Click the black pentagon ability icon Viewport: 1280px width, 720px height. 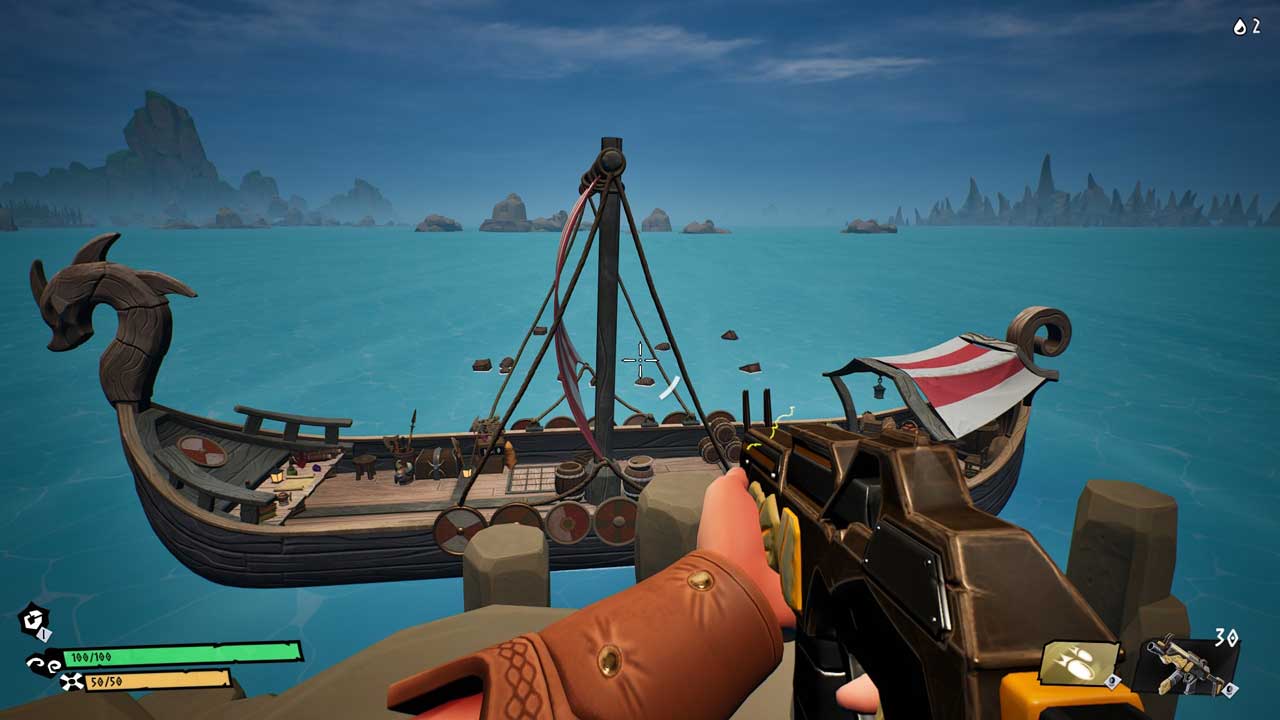point(33,621)
